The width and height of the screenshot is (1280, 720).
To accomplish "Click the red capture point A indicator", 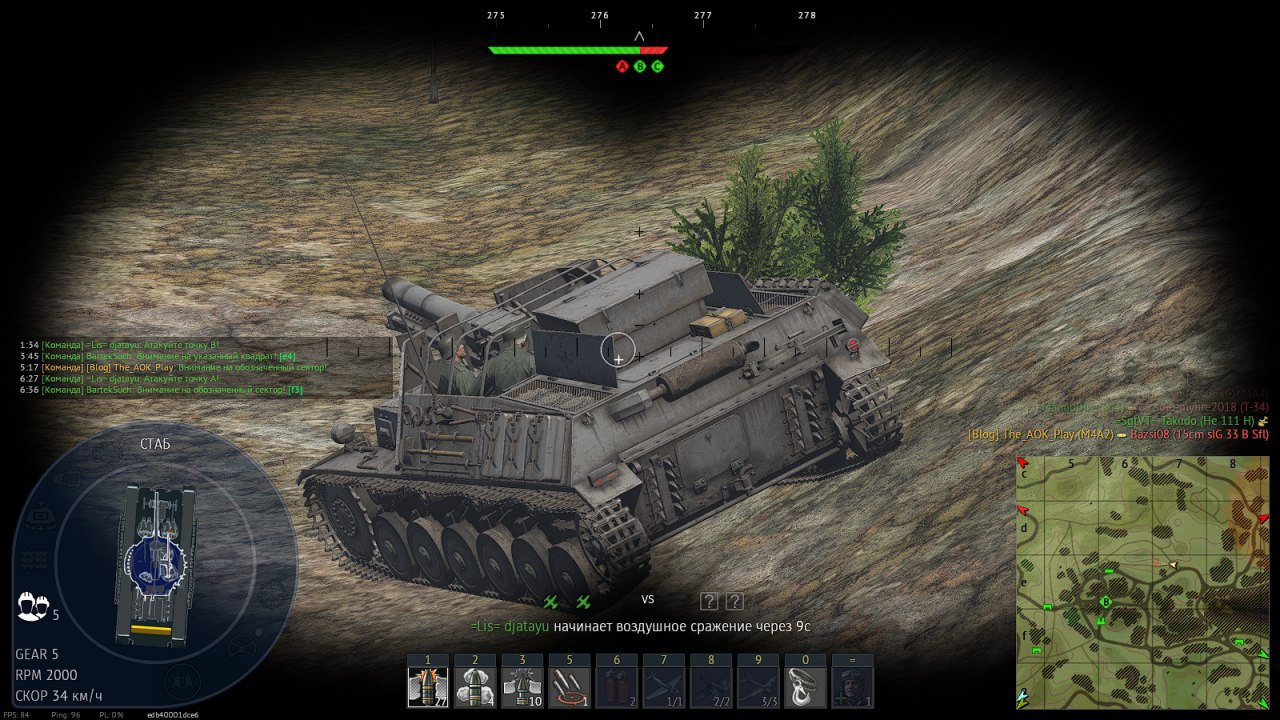I will click(x=622, y=67).
